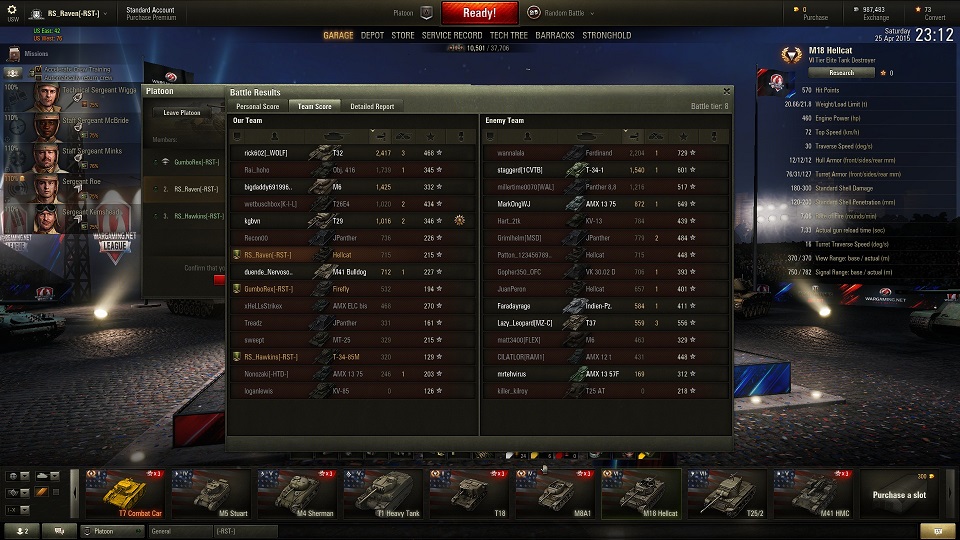Open the Barracks

[555, 35]
